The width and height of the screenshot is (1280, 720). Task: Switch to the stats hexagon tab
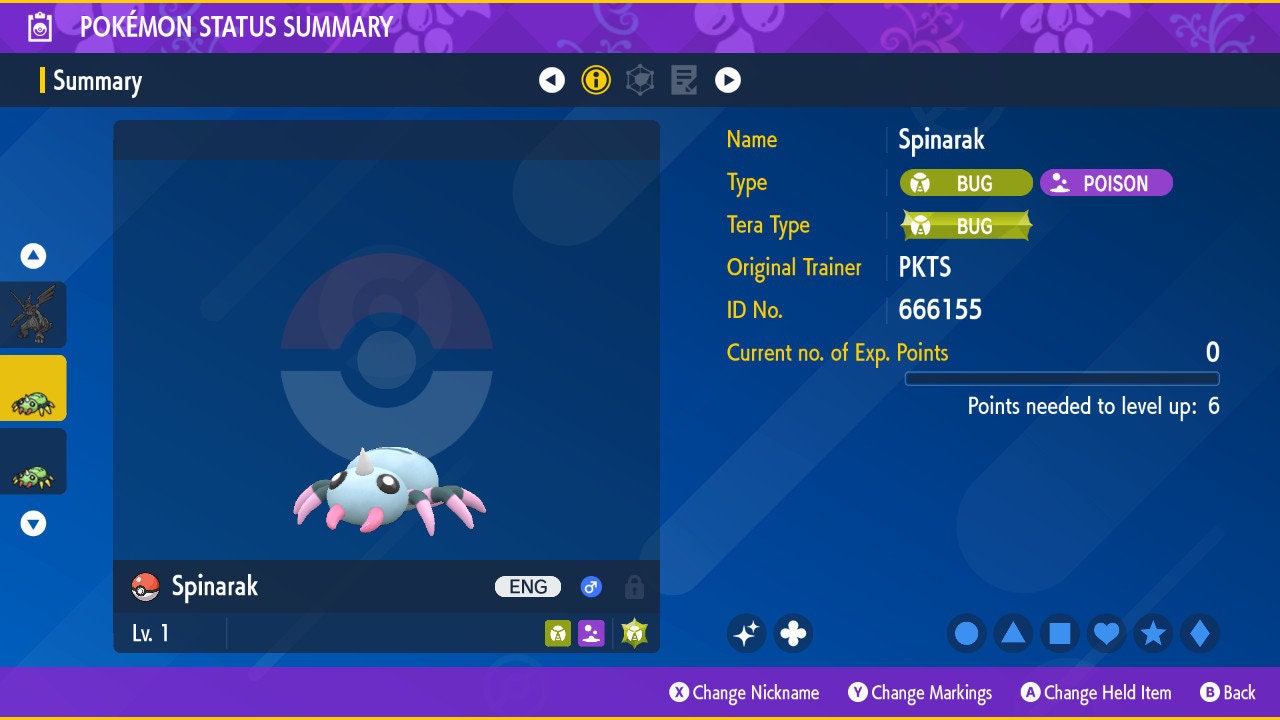pyautogui.click(x=640, y=80)
